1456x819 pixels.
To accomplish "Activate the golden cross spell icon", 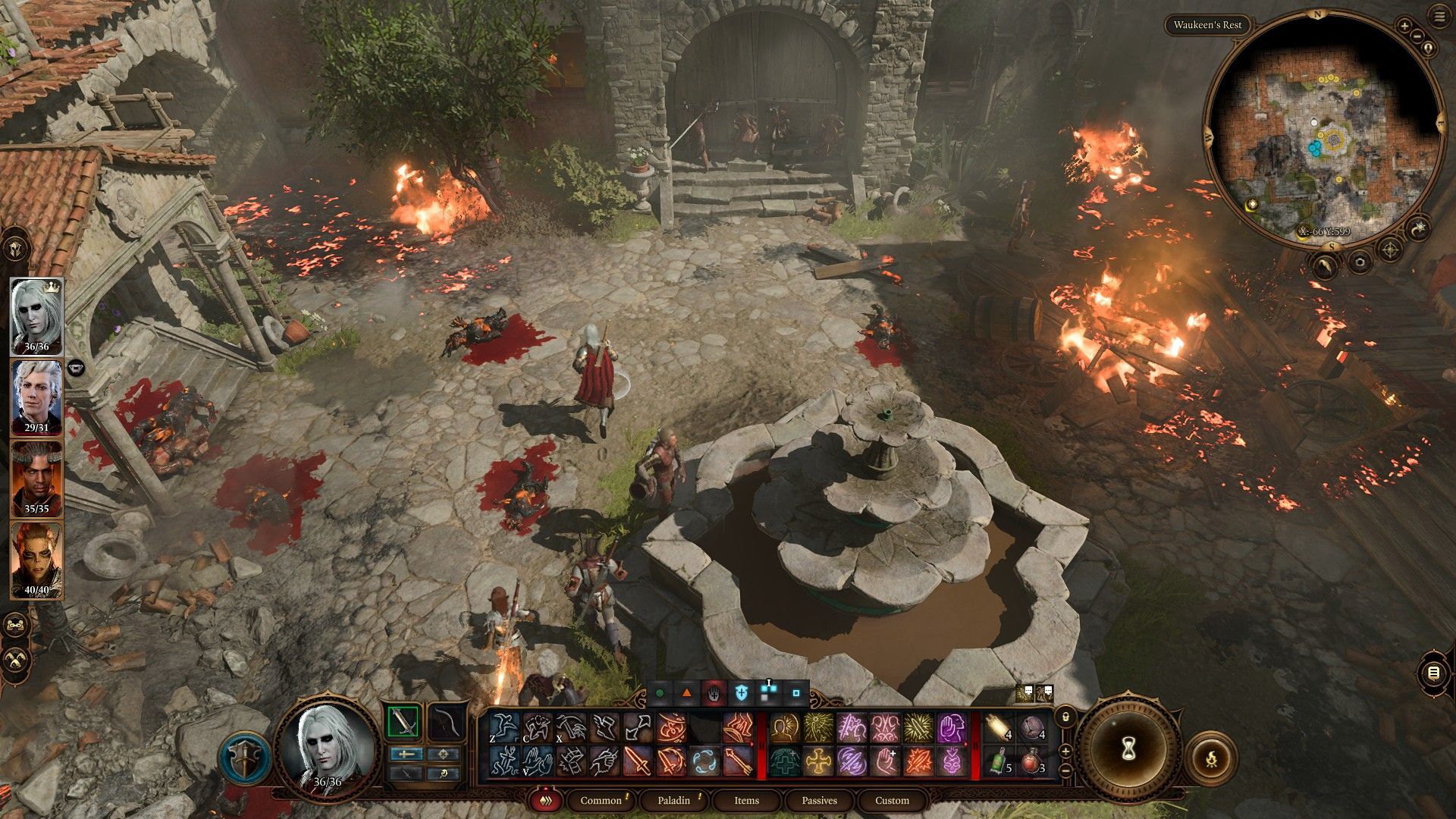I will pyautogui.click(x=817, y=761).
